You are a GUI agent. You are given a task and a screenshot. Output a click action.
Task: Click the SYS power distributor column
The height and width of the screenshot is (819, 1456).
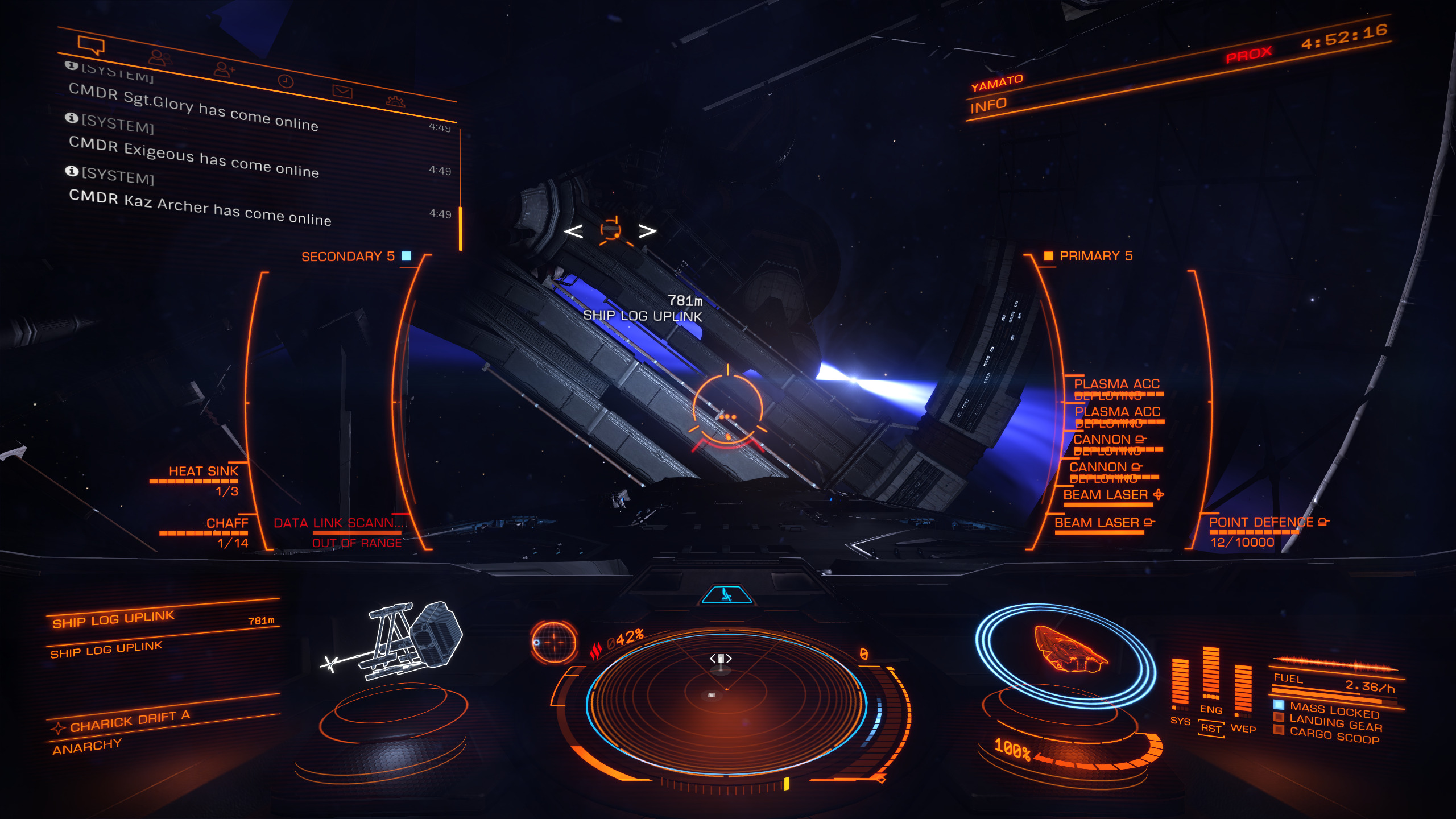point(1180,685)
